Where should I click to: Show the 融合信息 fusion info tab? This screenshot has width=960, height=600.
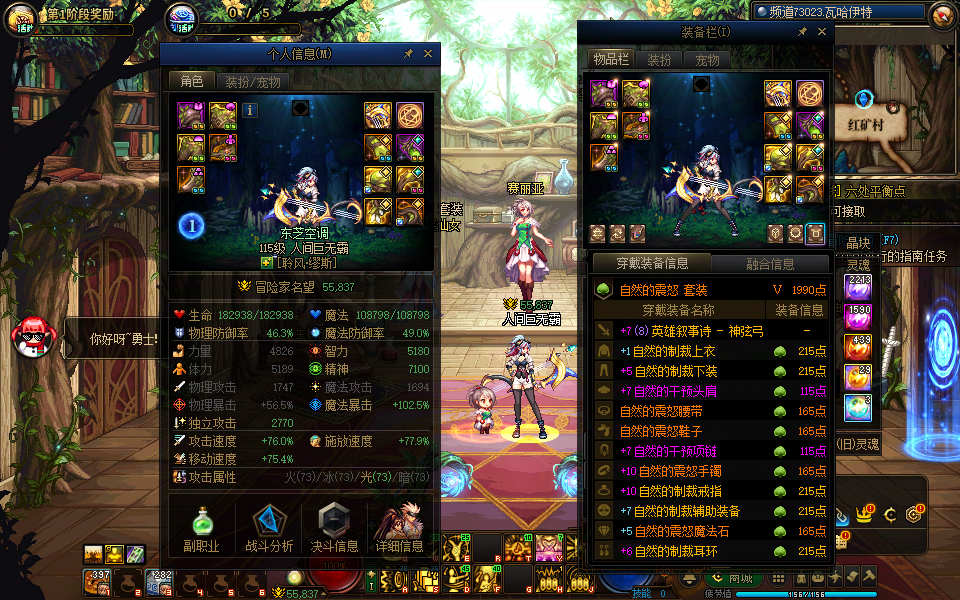770,264
